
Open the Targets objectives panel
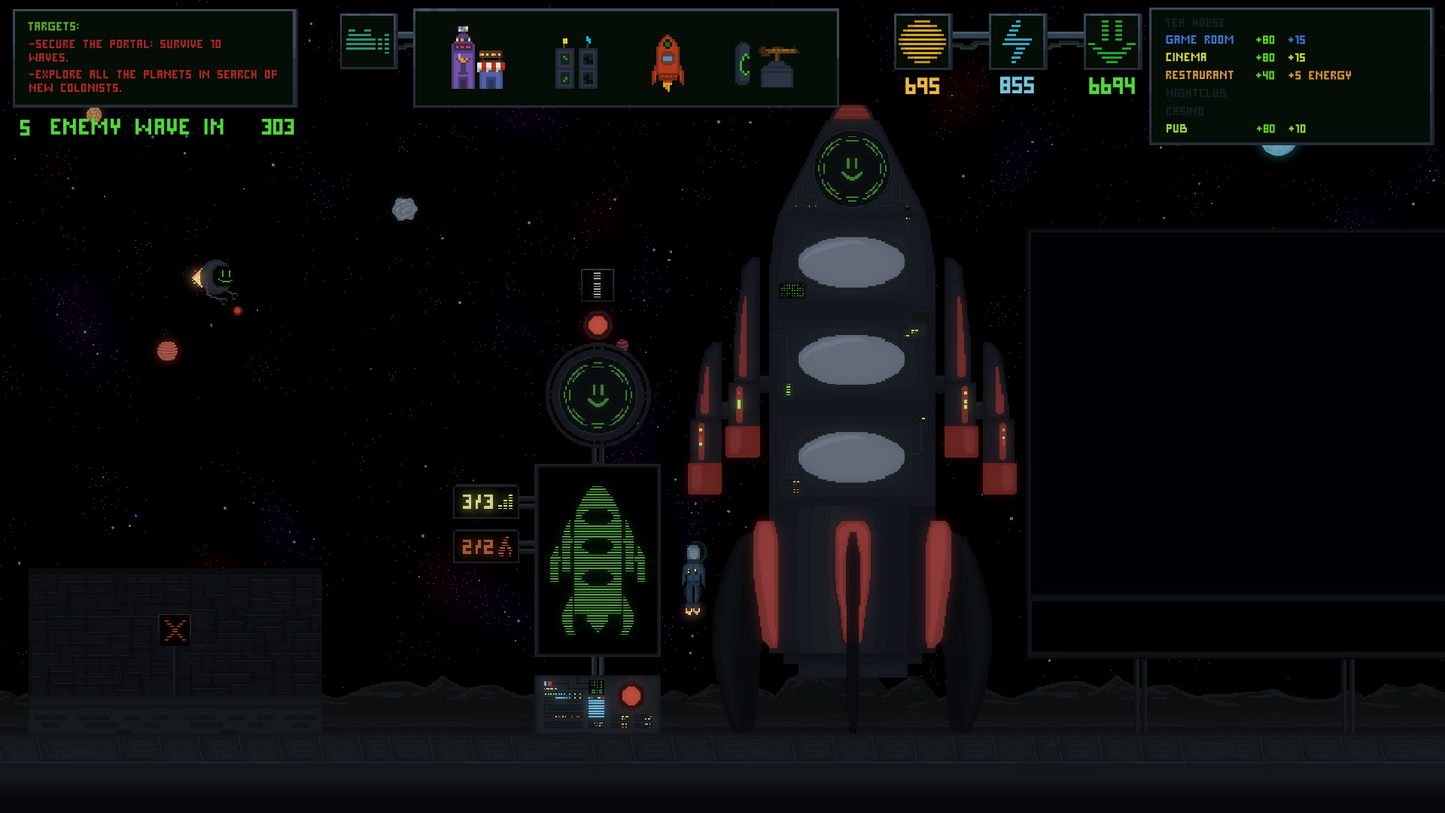[154, 58]
